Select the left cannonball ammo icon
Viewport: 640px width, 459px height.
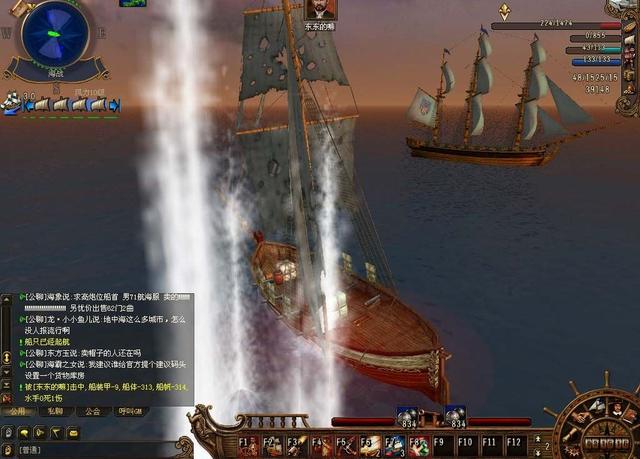(x=407, y=415)
